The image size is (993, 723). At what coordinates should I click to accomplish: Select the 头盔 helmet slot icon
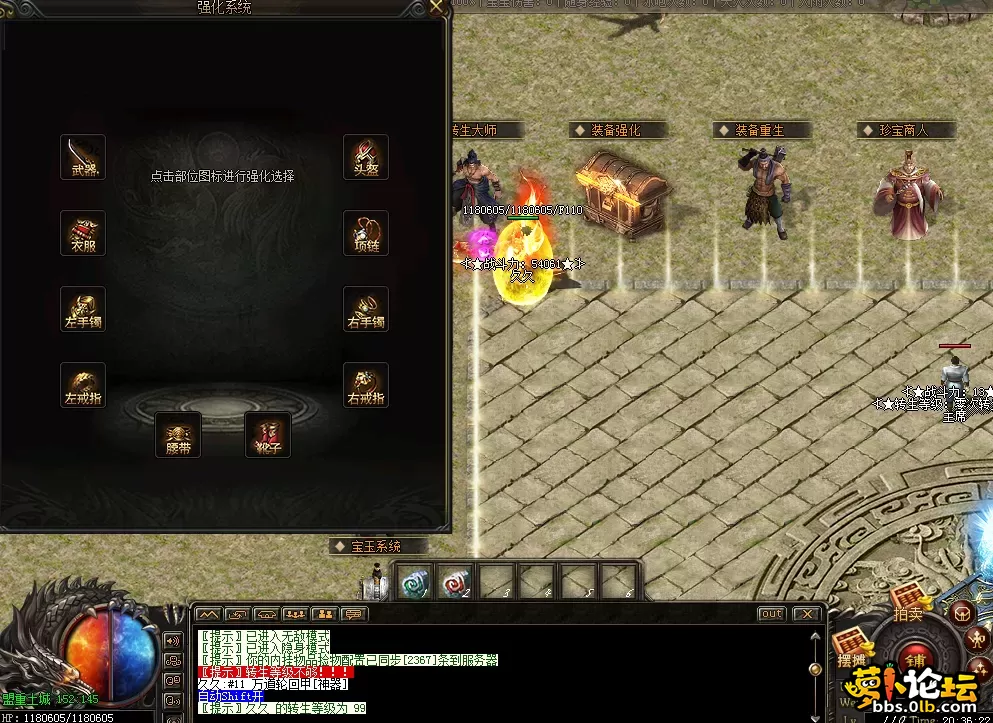click(366, 157)
